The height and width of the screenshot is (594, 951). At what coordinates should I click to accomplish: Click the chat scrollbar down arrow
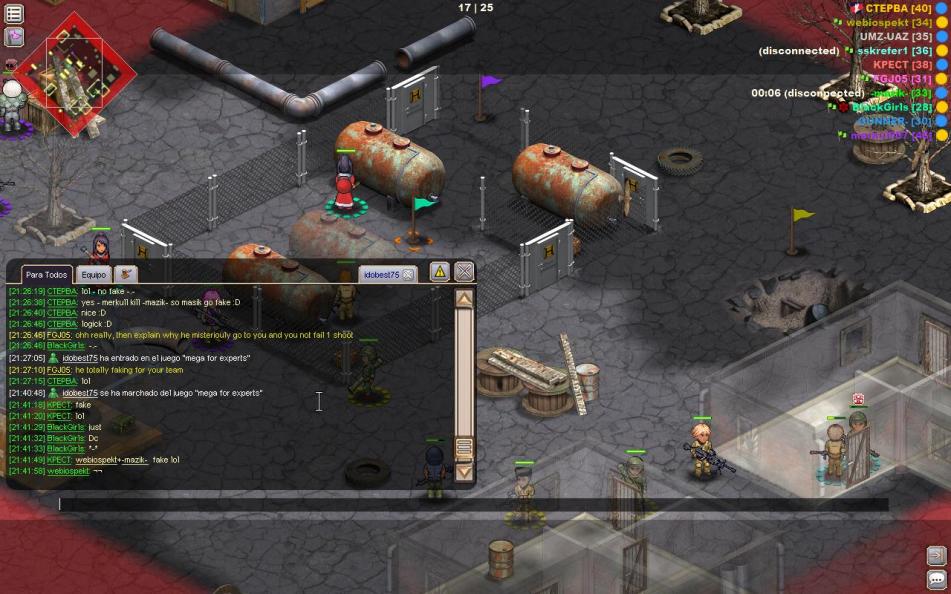pos(464,471)
